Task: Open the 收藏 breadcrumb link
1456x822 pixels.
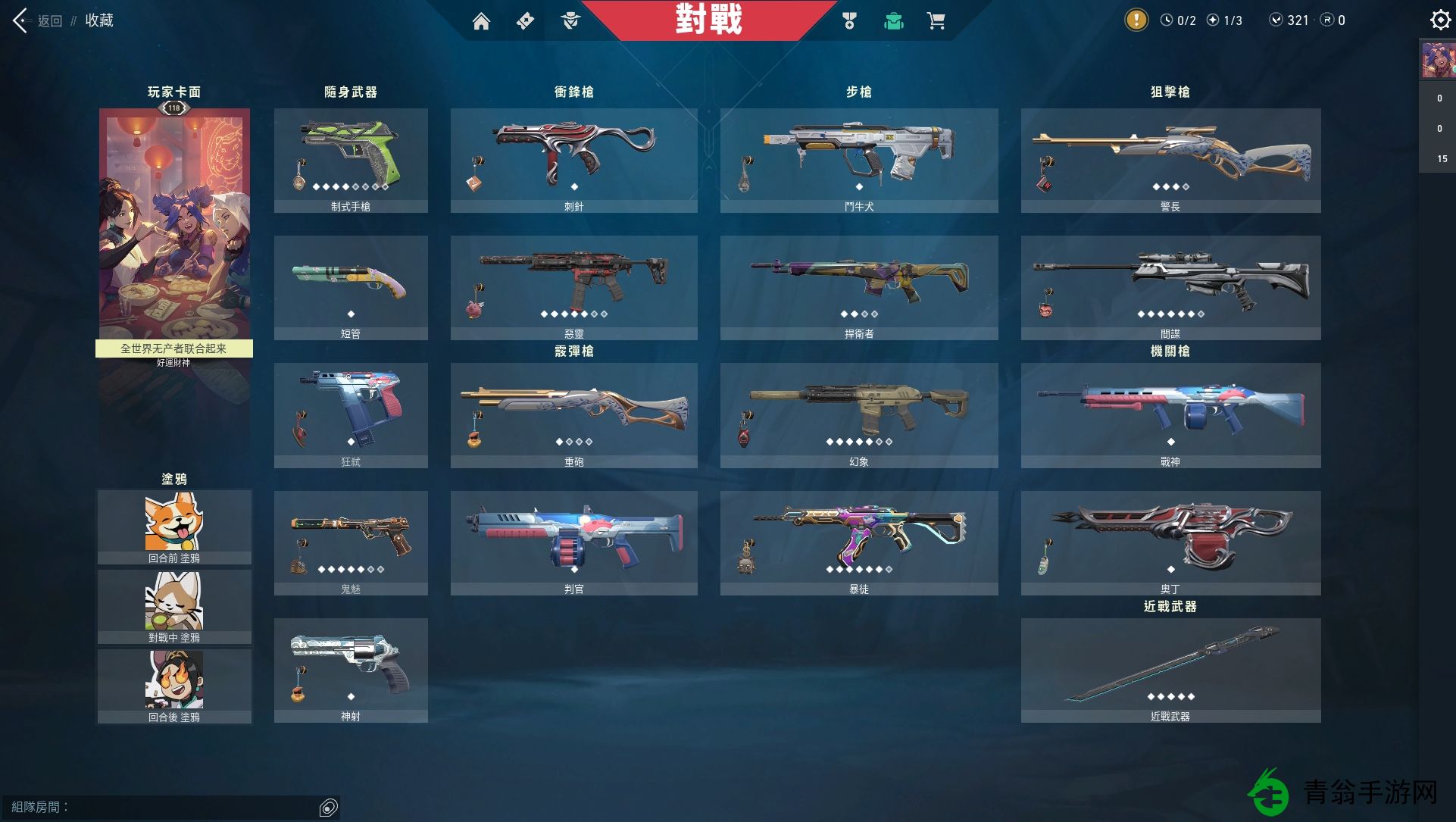Action: (x=100, y=20)
